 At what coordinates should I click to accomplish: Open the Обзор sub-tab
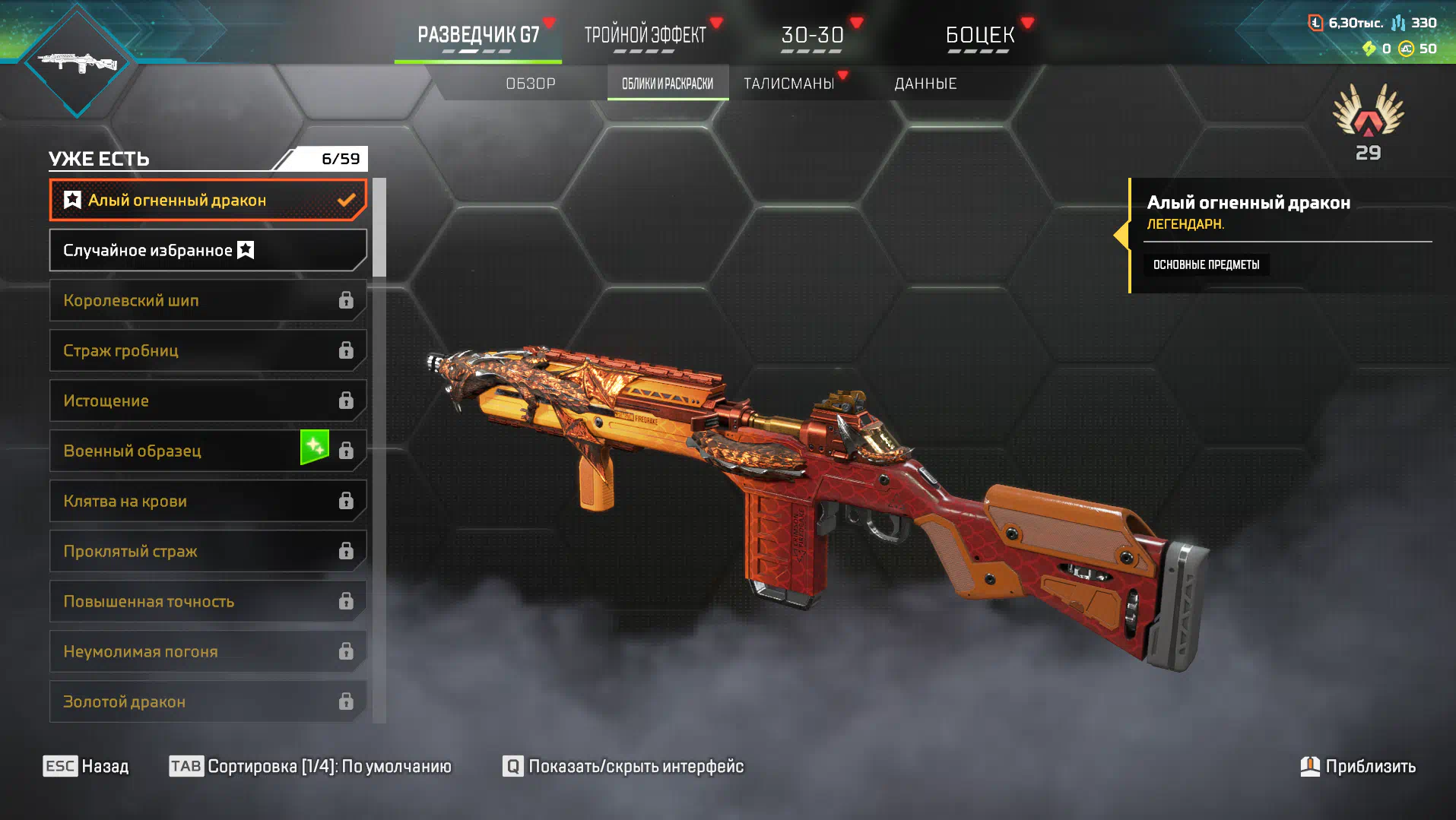(x=531, y=84)
